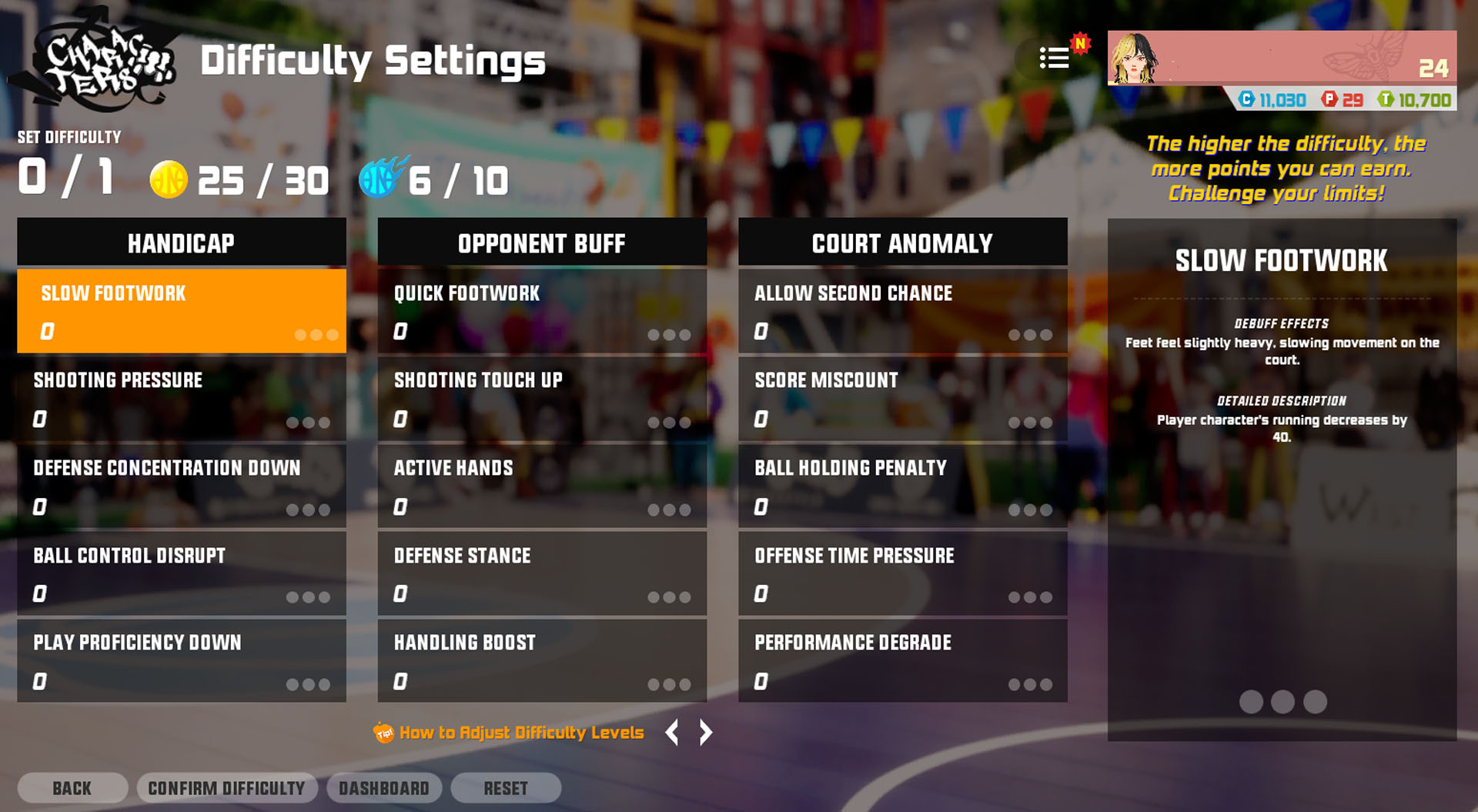
Task: Select the Shooting Pressure handicap entry
Action: pyautogui.click(x=181, y=399)
